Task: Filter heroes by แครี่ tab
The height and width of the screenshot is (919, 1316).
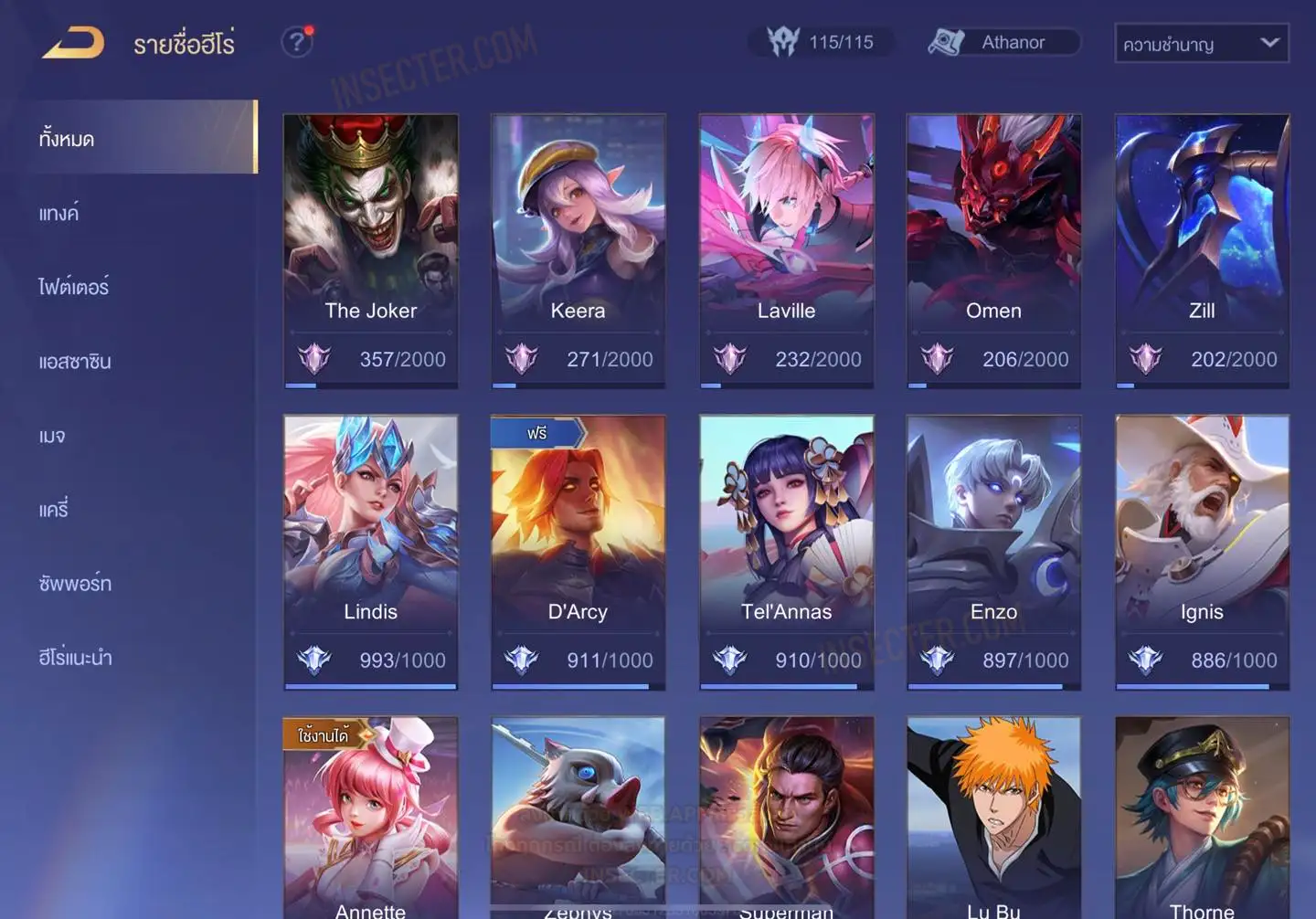Action: pos(54,509)
